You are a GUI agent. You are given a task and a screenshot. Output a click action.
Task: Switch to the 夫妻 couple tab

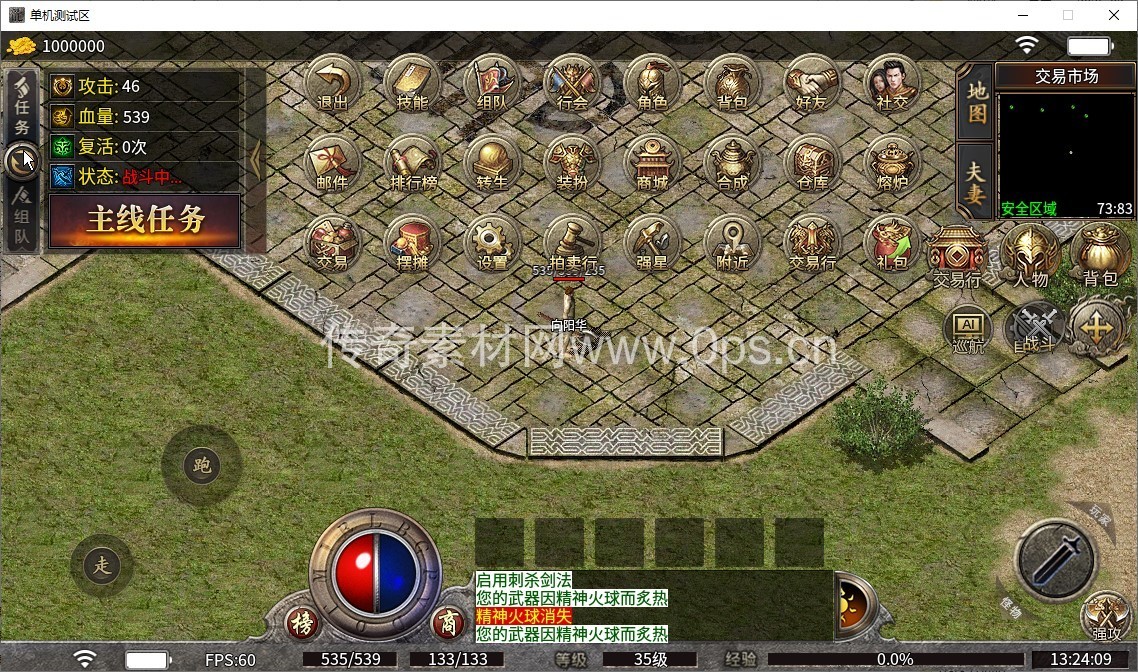tap(976, 182)
